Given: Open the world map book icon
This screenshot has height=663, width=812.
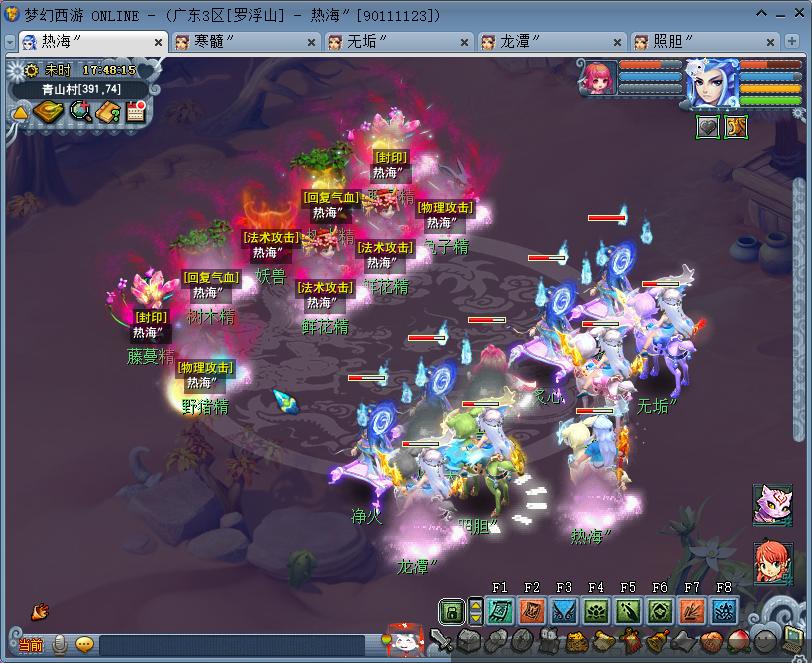Looking at the screenshot, I should pyautogui.click(x=48, y=111).
